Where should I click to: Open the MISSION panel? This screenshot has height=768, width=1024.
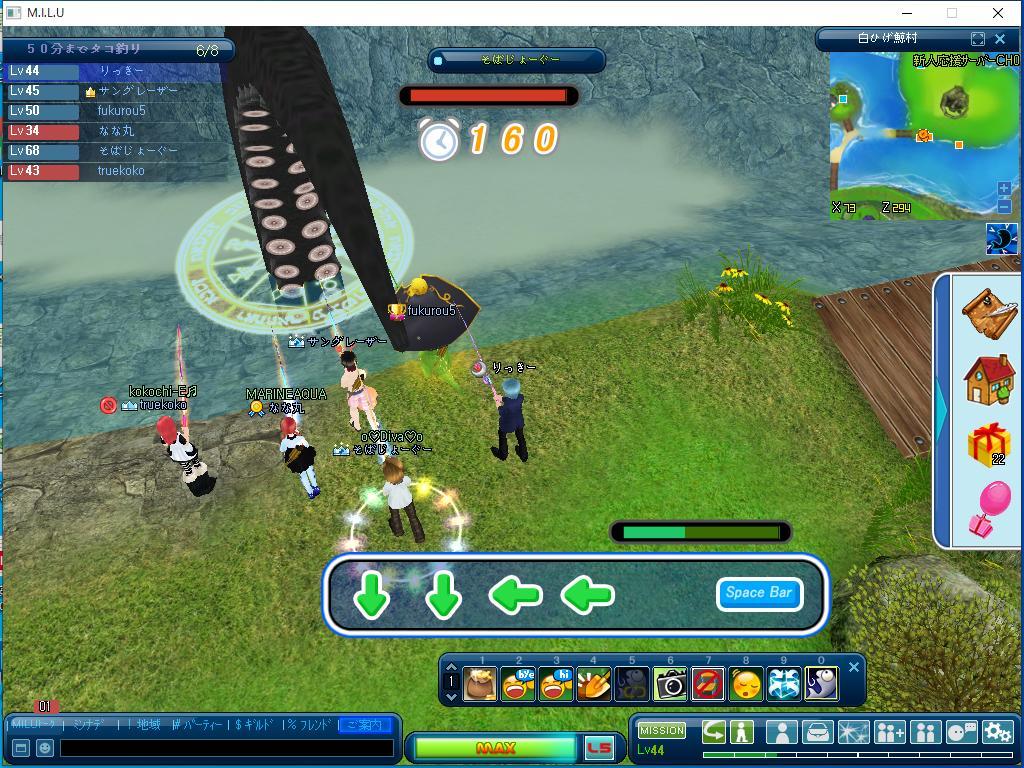pos(662,730)
